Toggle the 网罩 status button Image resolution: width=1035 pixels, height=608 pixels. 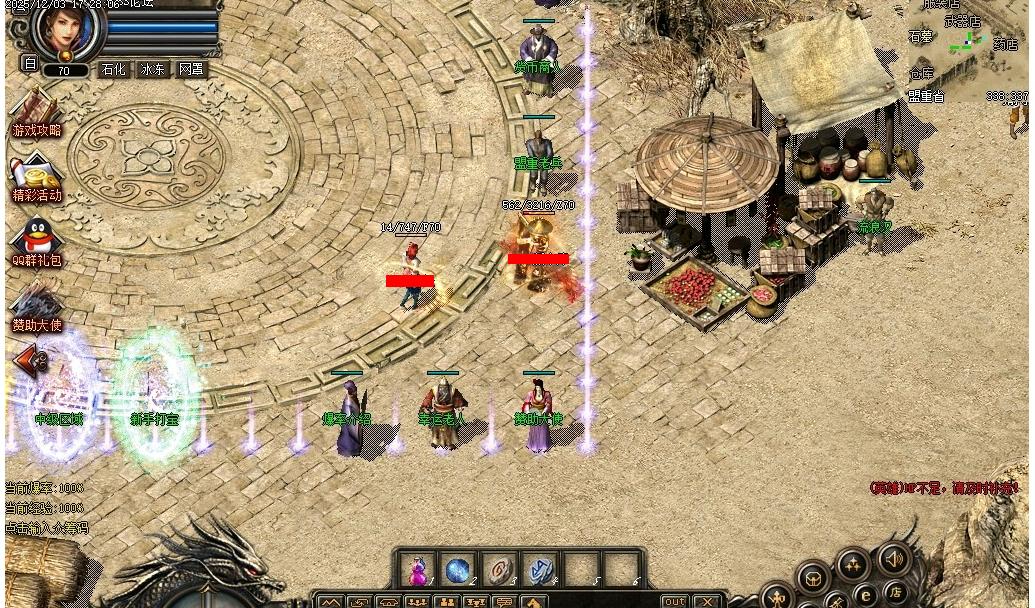click(191, 70)
